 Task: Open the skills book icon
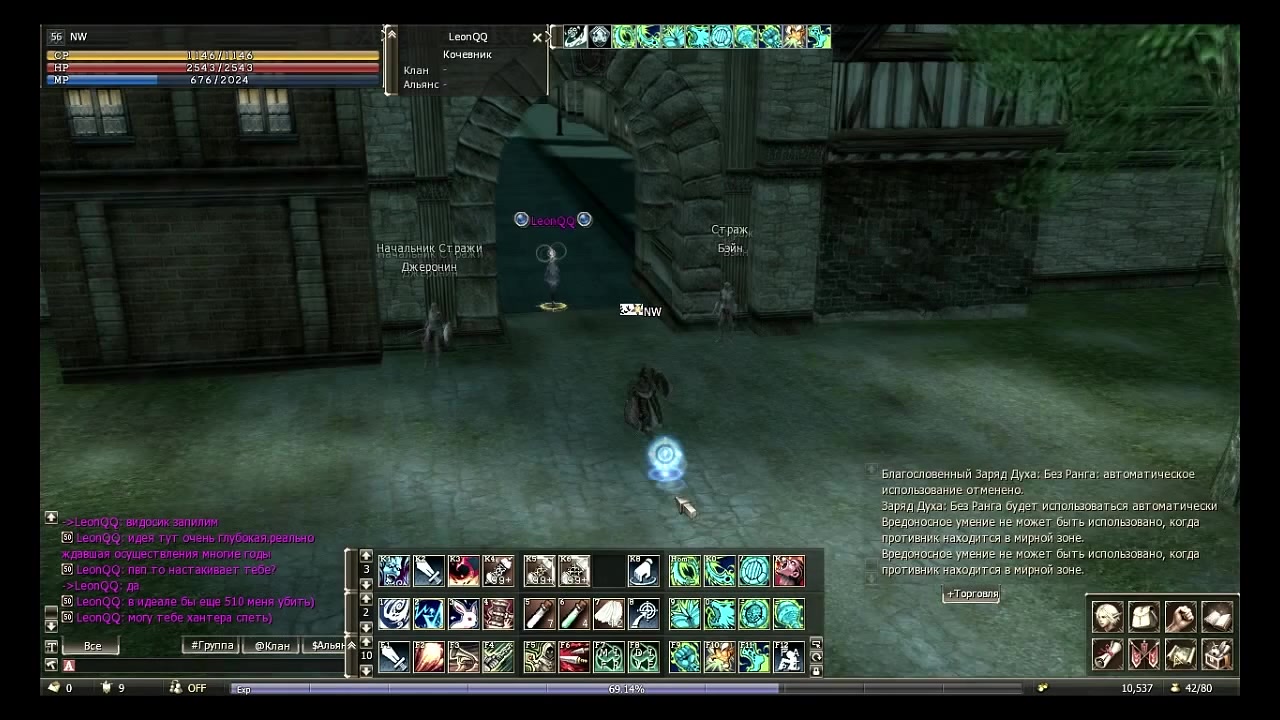point(1217,617)
